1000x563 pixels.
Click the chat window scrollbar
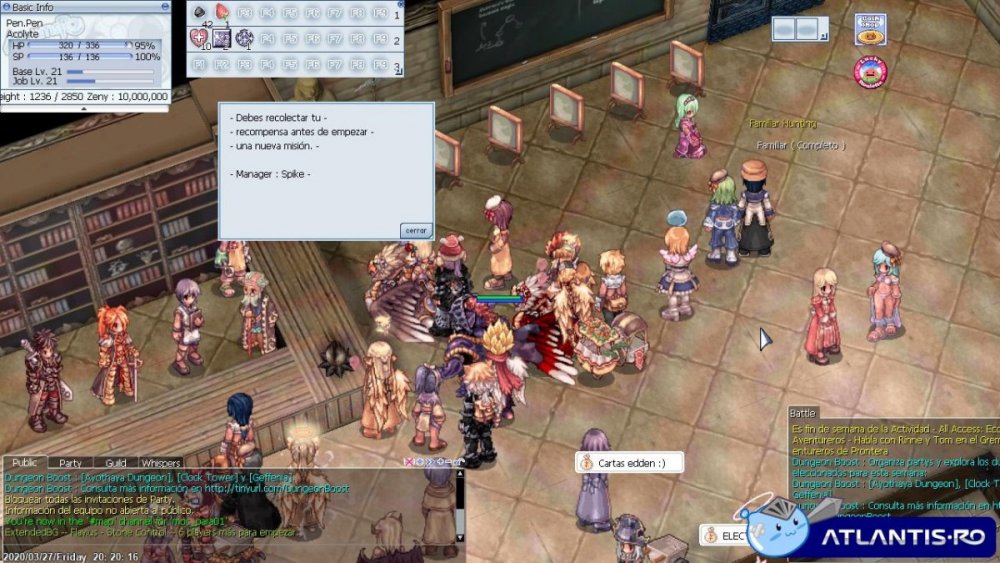click(x=460, y=510)
